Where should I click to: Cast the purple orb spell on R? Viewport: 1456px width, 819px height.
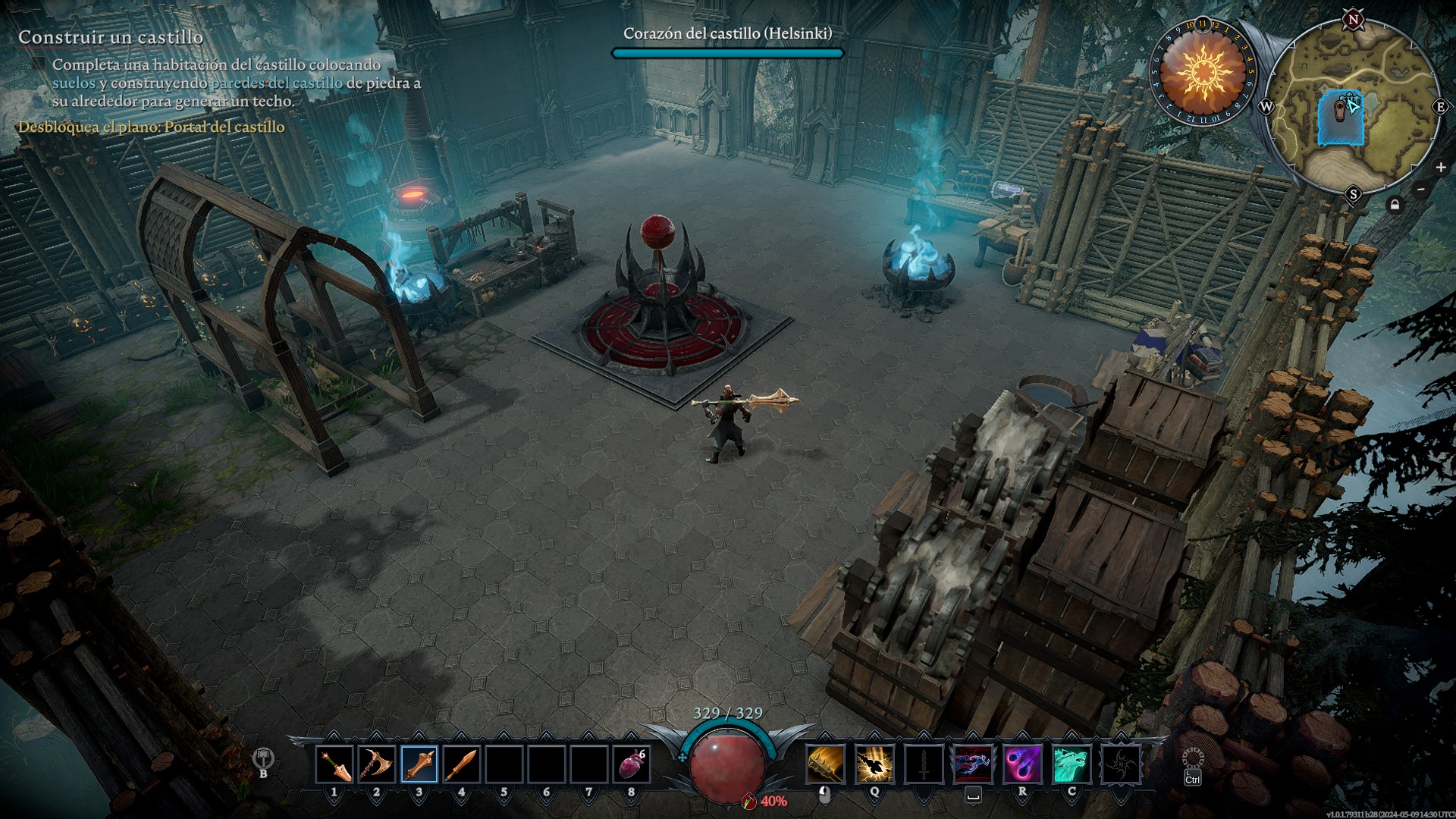[1022, 764]
